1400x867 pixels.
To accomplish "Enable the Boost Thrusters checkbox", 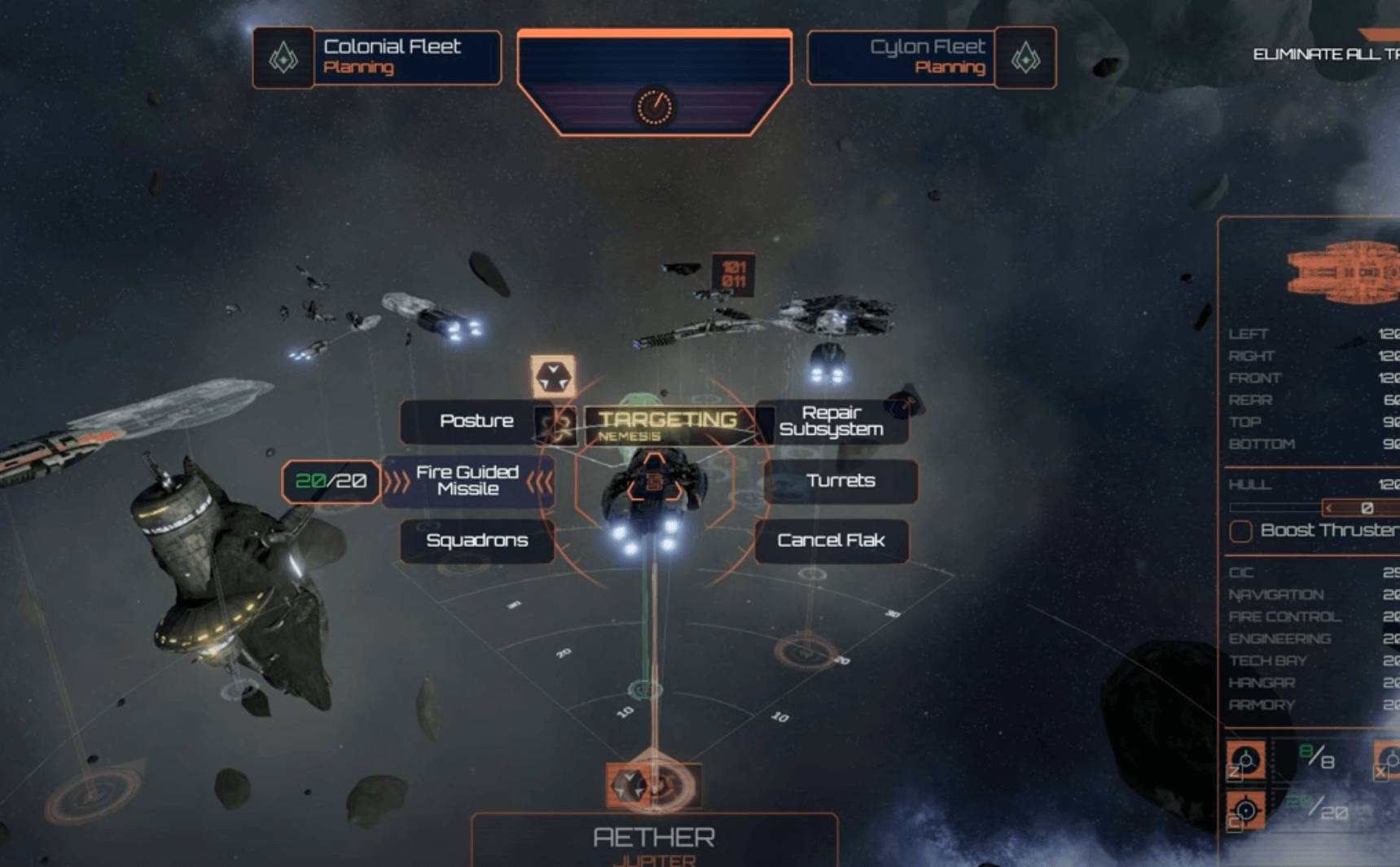I will pos(1240,531).
